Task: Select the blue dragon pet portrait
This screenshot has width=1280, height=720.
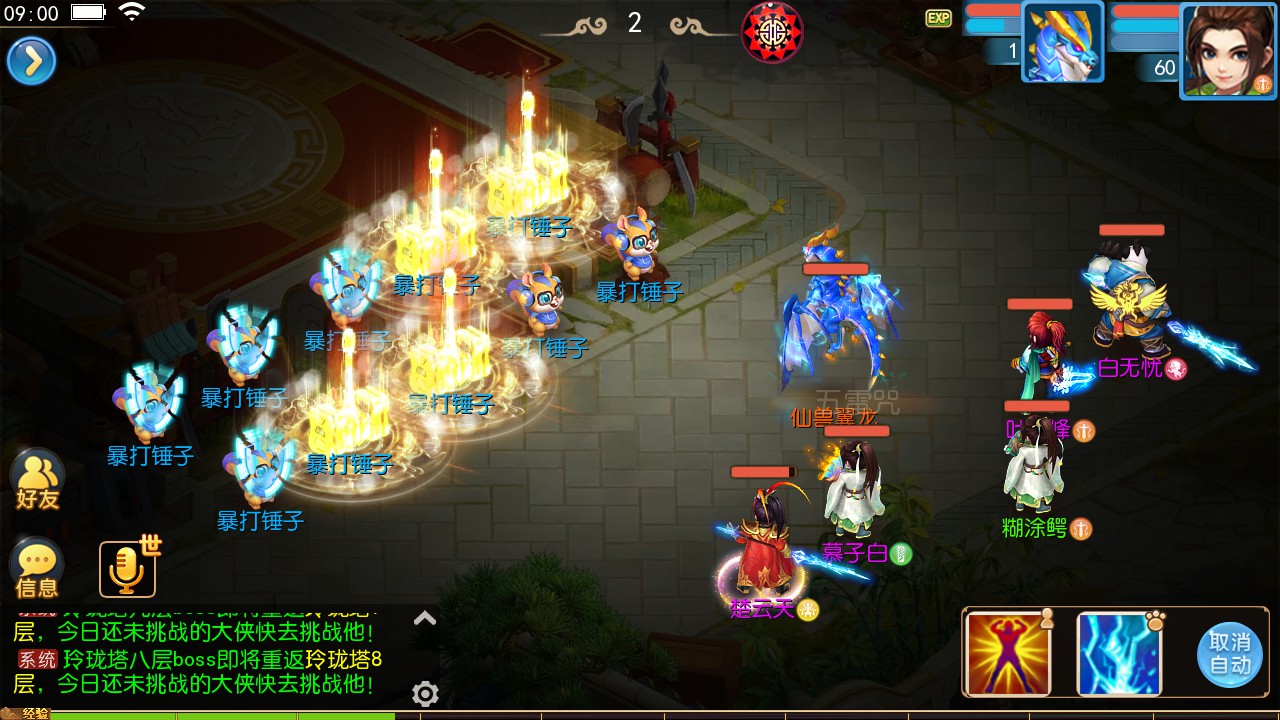Action: pos(1062,42)
